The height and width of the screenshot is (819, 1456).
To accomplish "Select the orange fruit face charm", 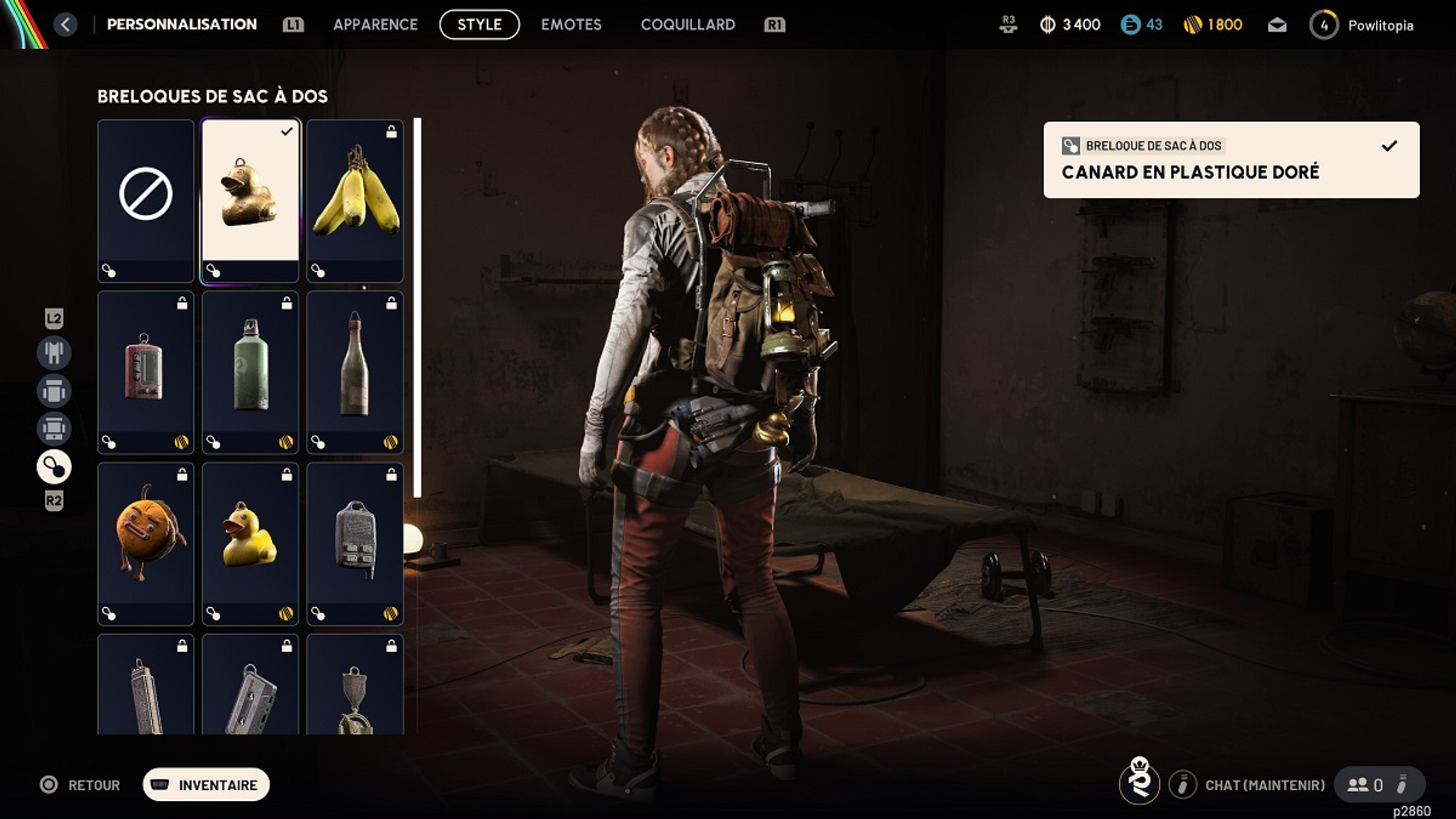I will click(x=146, y=543).
